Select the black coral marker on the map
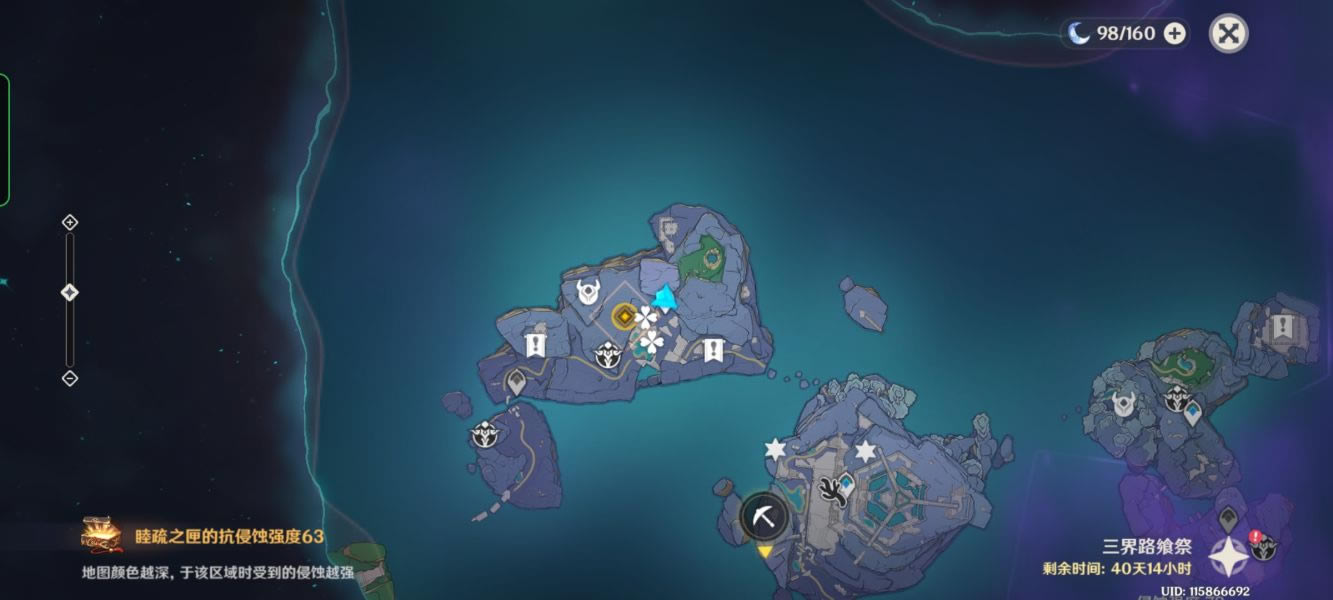 [830, 489]
